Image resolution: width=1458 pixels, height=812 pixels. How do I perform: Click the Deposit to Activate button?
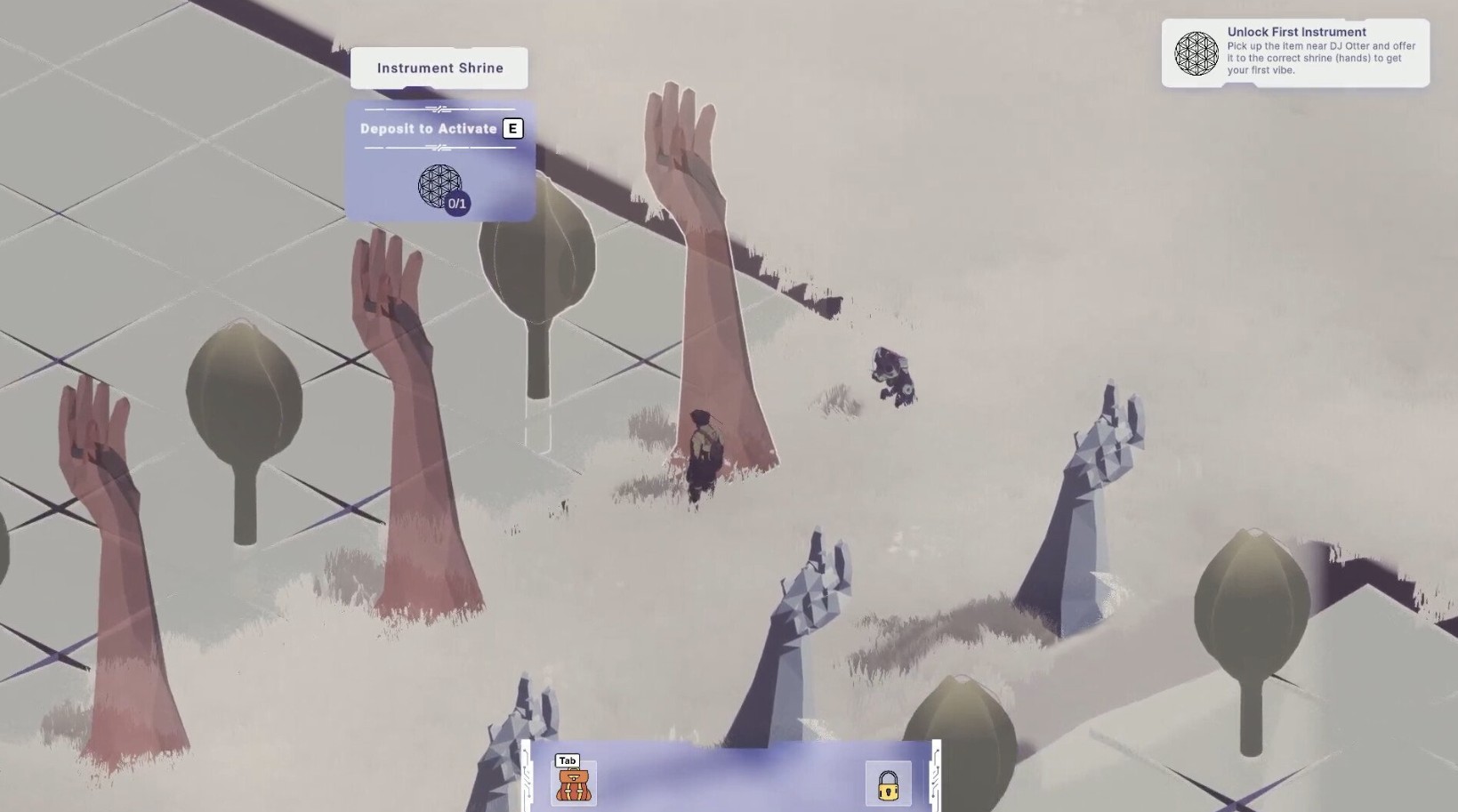pos(429,128)
